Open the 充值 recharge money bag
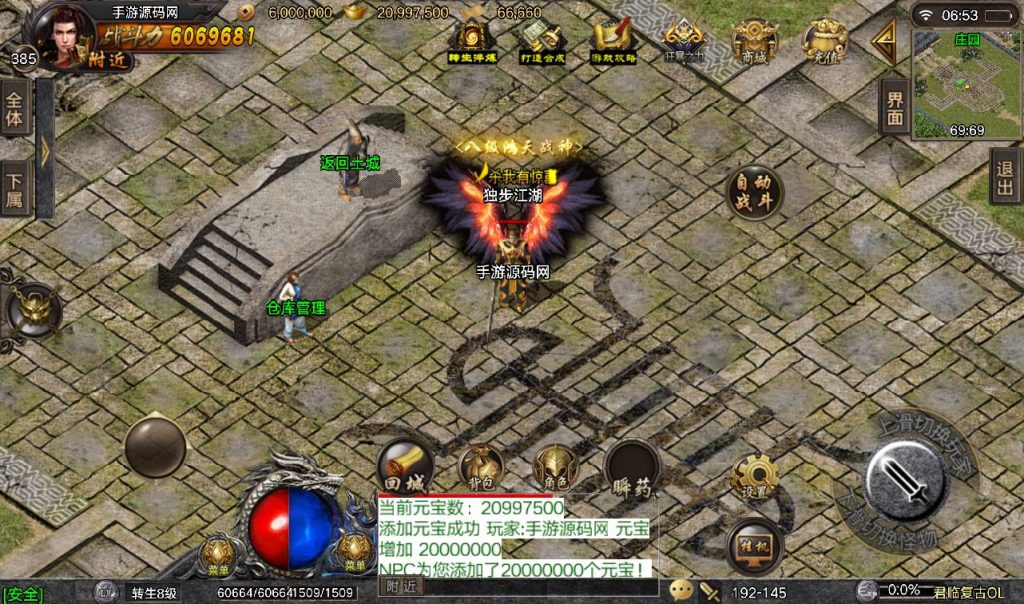The width and height of the screenshot is (1024, 604). click(825, 40)
